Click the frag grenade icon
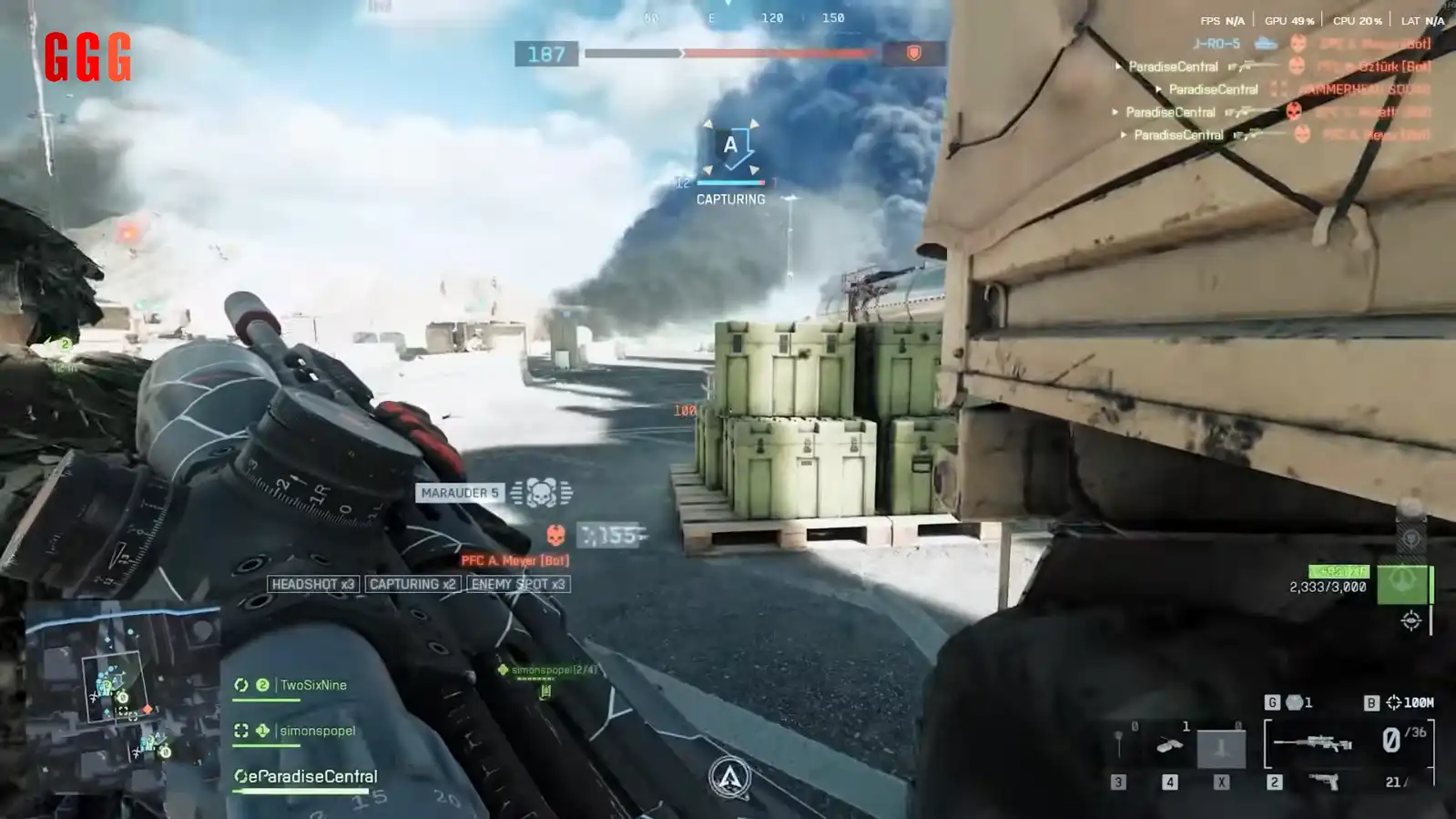 click(x=1294, y=702)
